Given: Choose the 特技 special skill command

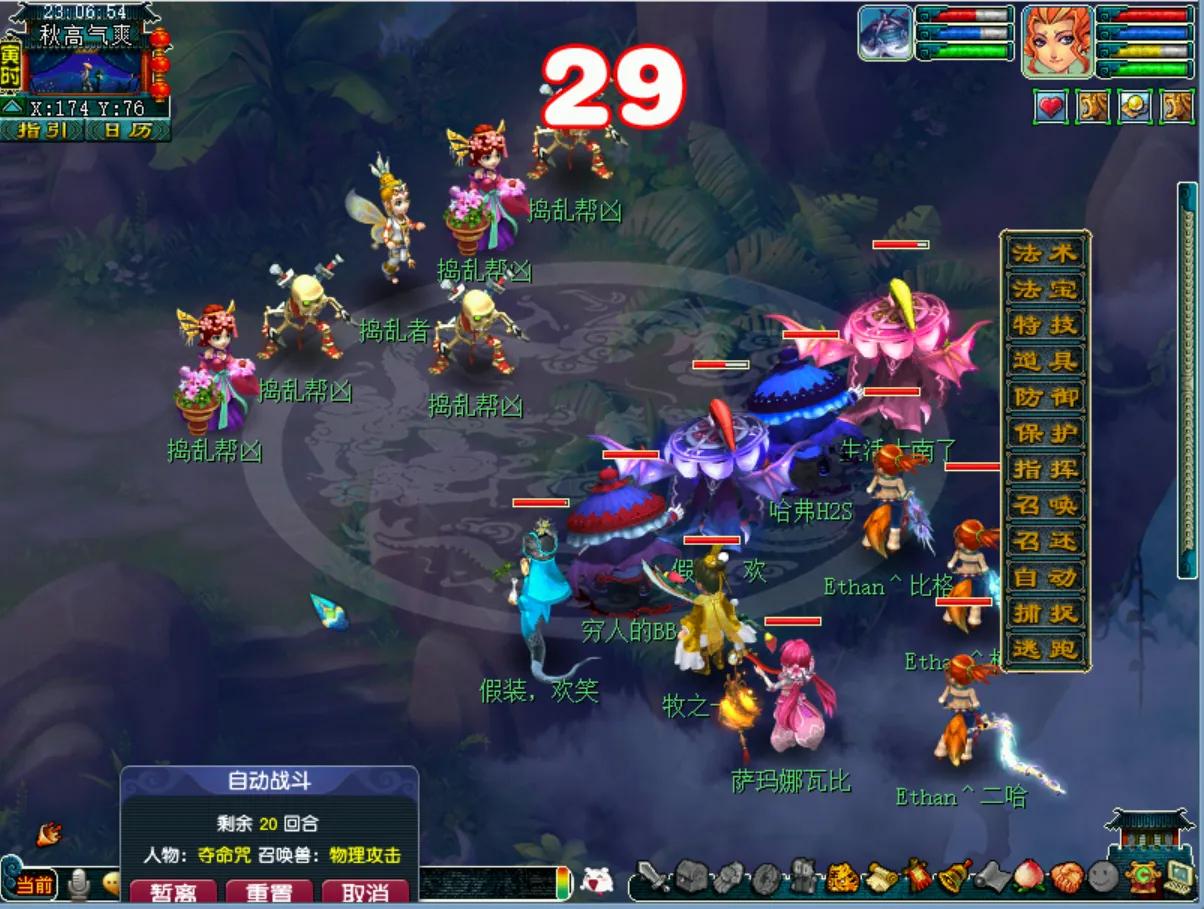Looking at the screenshot, I should pyautogui.click(x=1045, y=324).
